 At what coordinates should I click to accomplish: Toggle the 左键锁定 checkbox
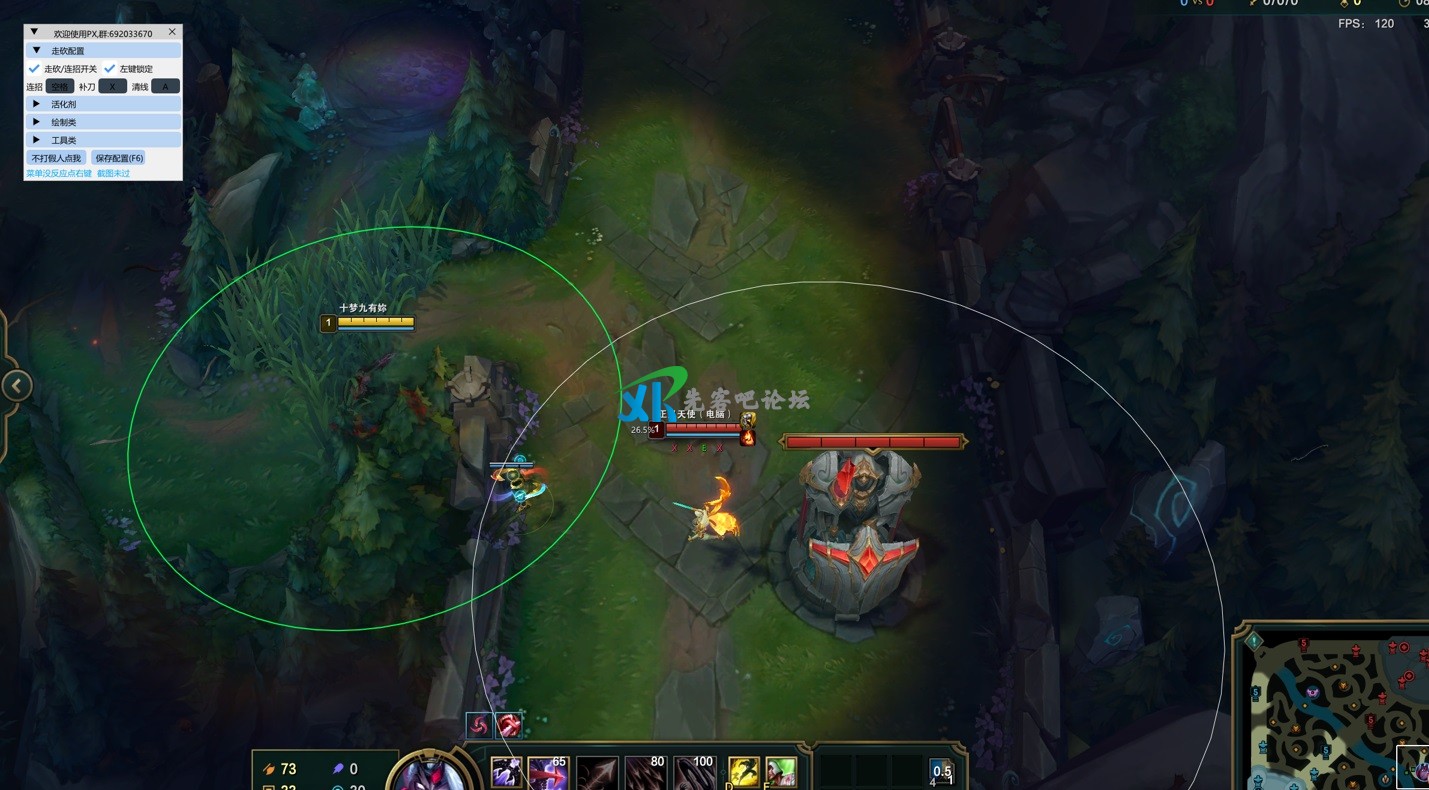pyautogui.click(x=110, y=69)
